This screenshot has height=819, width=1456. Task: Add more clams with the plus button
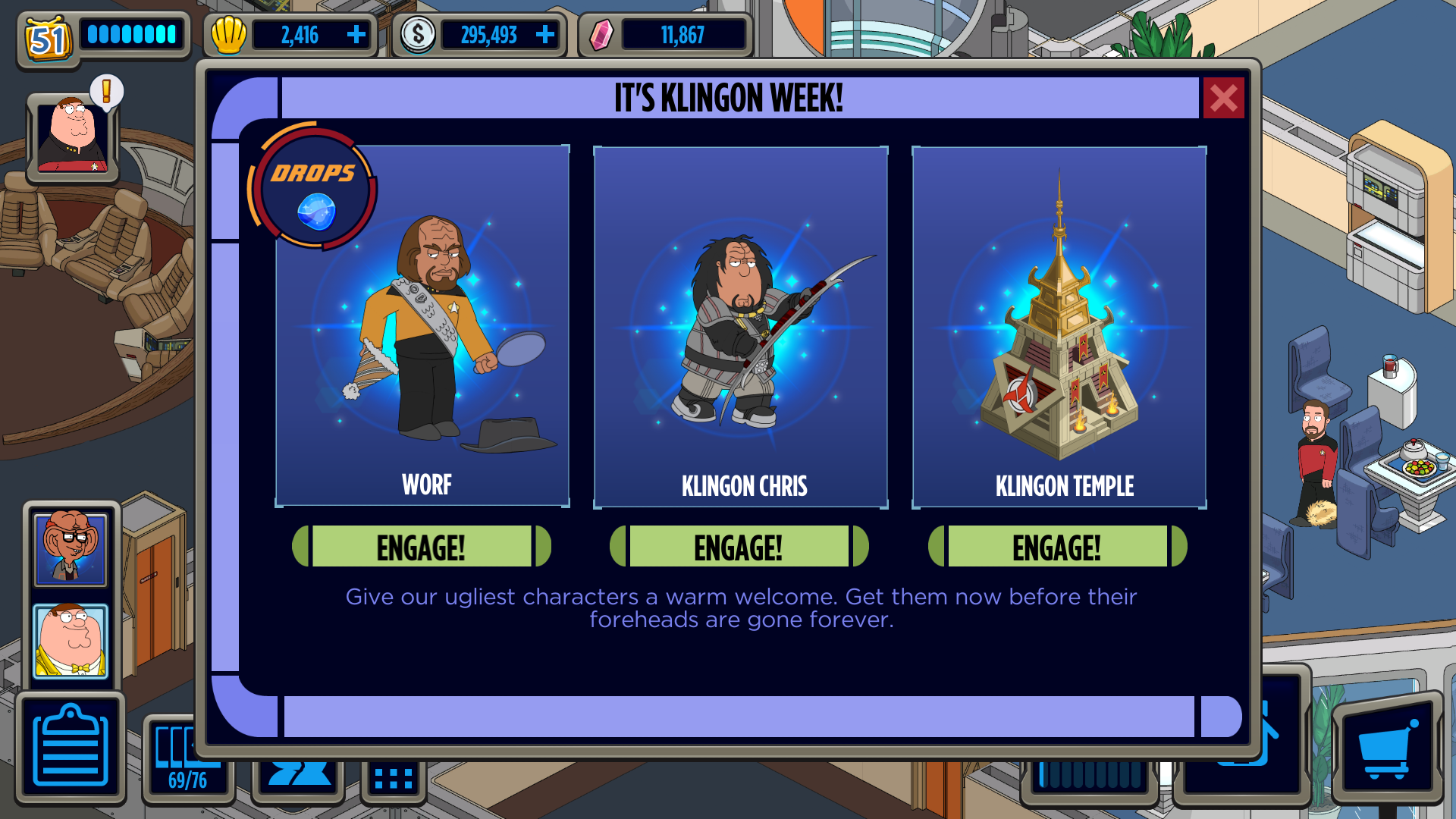pos(356,35)
